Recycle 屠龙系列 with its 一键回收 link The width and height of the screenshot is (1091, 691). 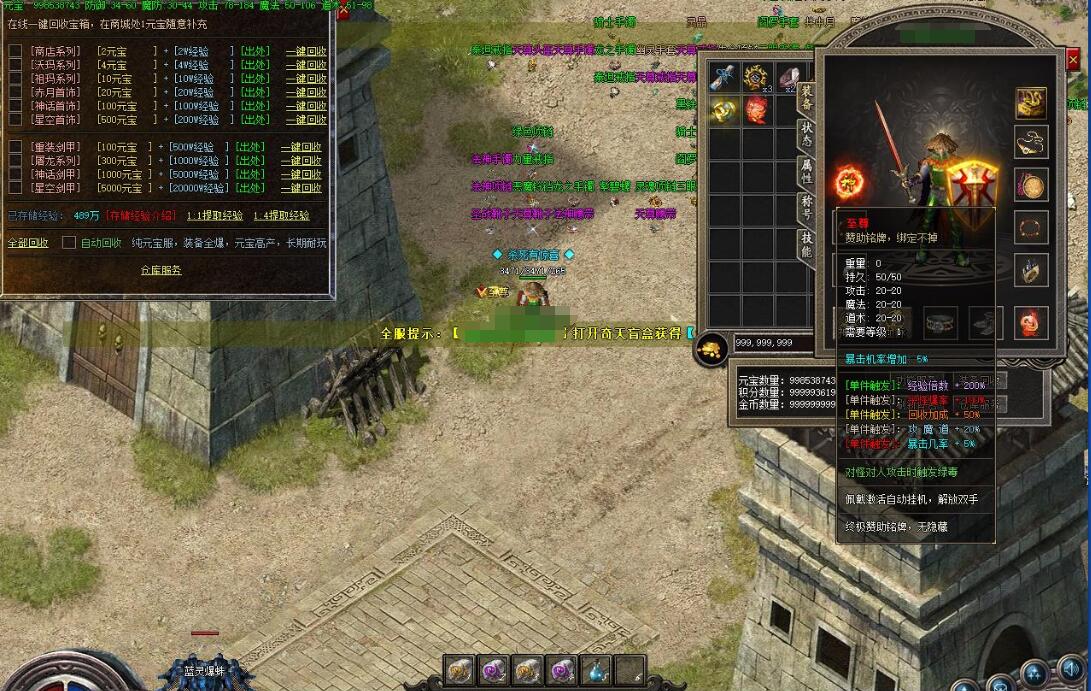(x=301, y=160)
